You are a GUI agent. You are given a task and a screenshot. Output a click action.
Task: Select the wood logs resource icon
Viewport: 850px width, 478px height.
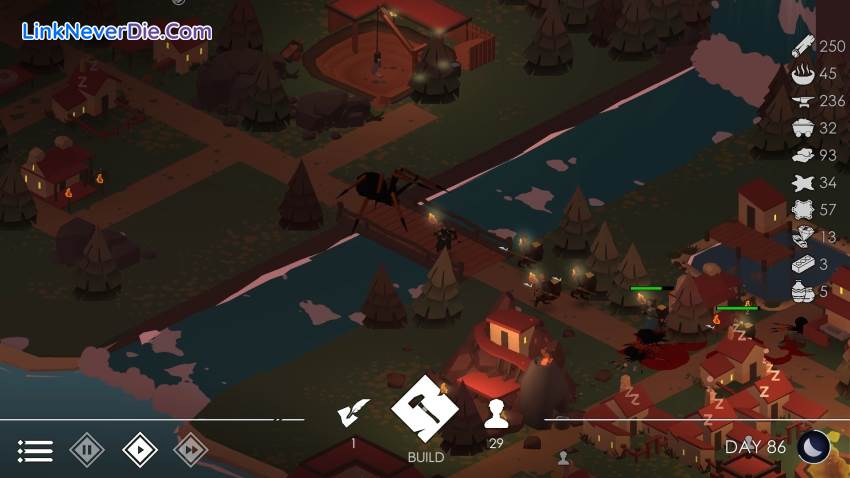click(802, 46)
